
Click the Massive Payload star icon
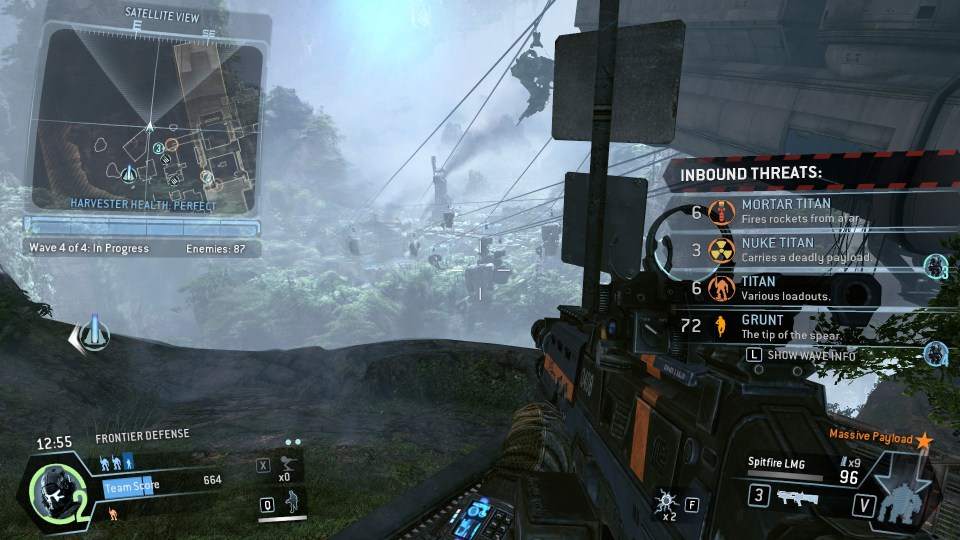click(924, 440)
